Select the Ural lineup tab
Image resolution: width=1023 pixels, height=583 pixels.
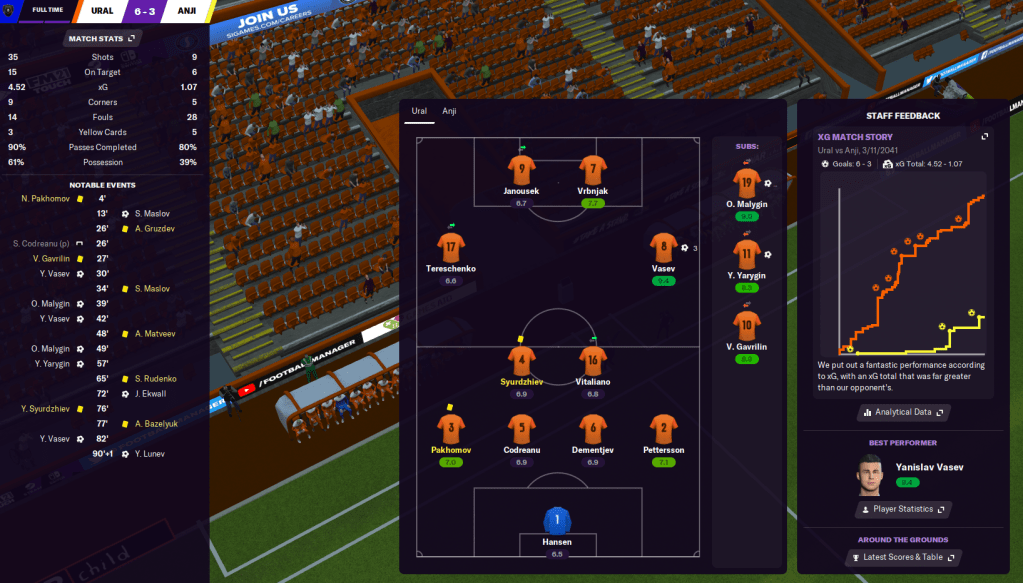click(419, 111)
